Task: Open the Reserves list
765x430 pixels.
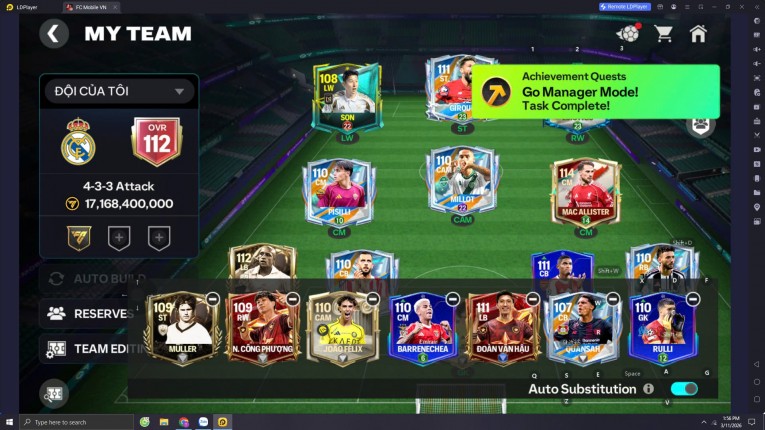Action: (x=90, y=313)
